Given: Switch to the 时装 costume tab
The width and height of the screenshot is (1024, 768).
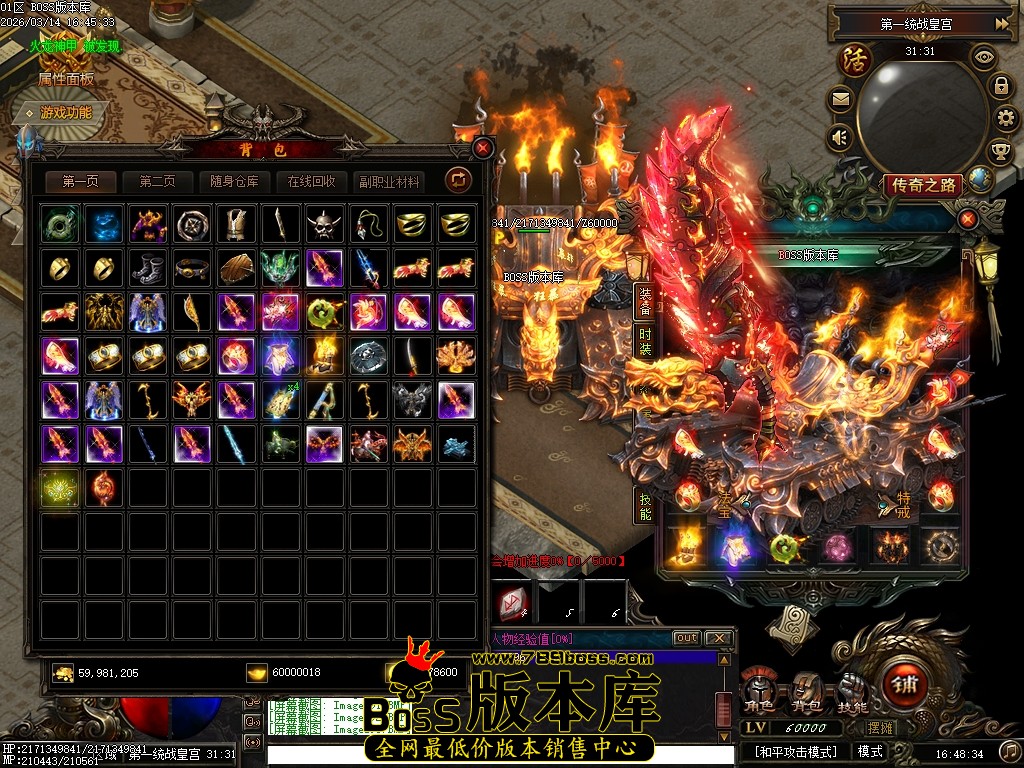Looking at the screenshot, I should [645, 341].
